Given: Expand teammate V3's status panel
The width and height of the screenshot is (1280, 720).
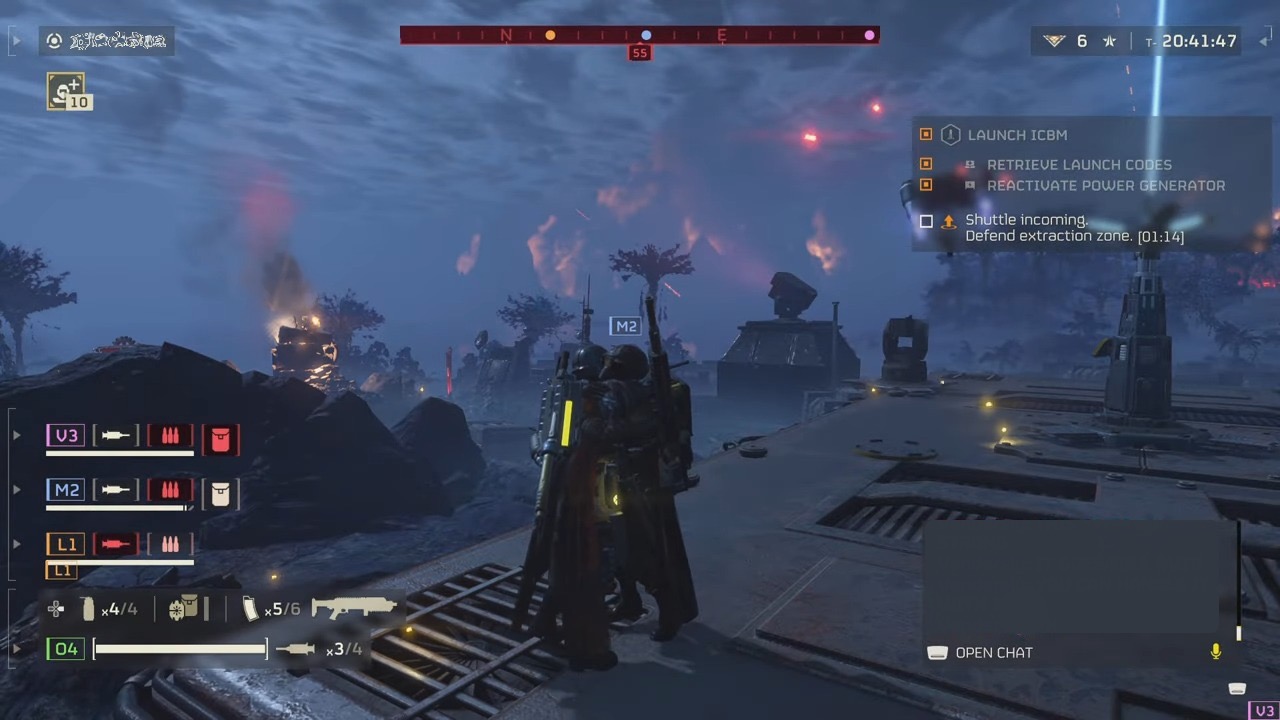Looking at the screenshot, I should pos(15,435).
